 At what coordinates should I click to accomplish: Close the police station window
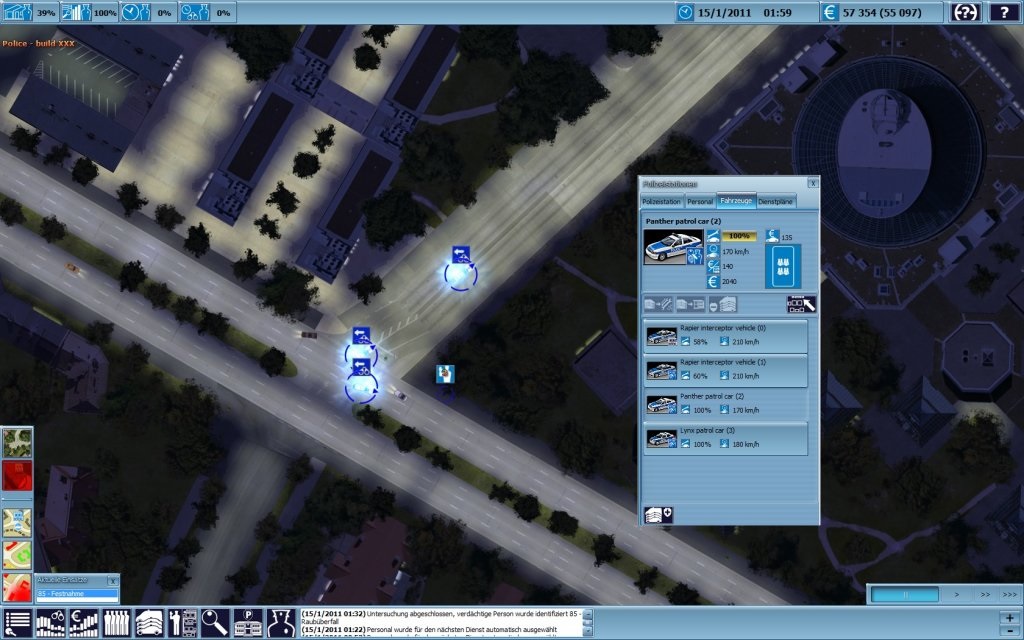pyautogui.click(x=813, y=183)
